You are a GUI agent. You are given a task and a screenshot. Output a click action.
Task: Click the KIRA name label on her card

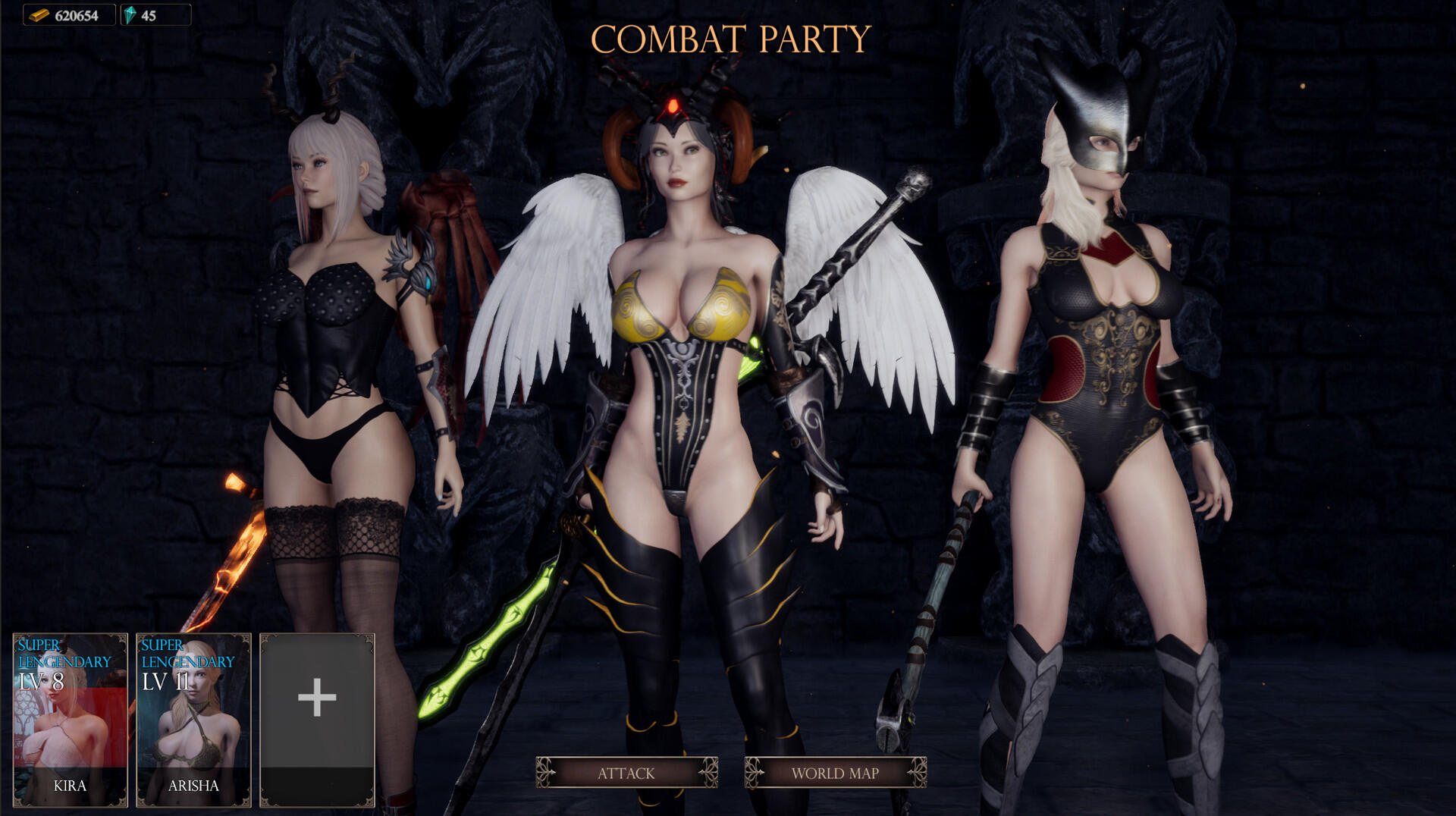click(x=69, y=786)
